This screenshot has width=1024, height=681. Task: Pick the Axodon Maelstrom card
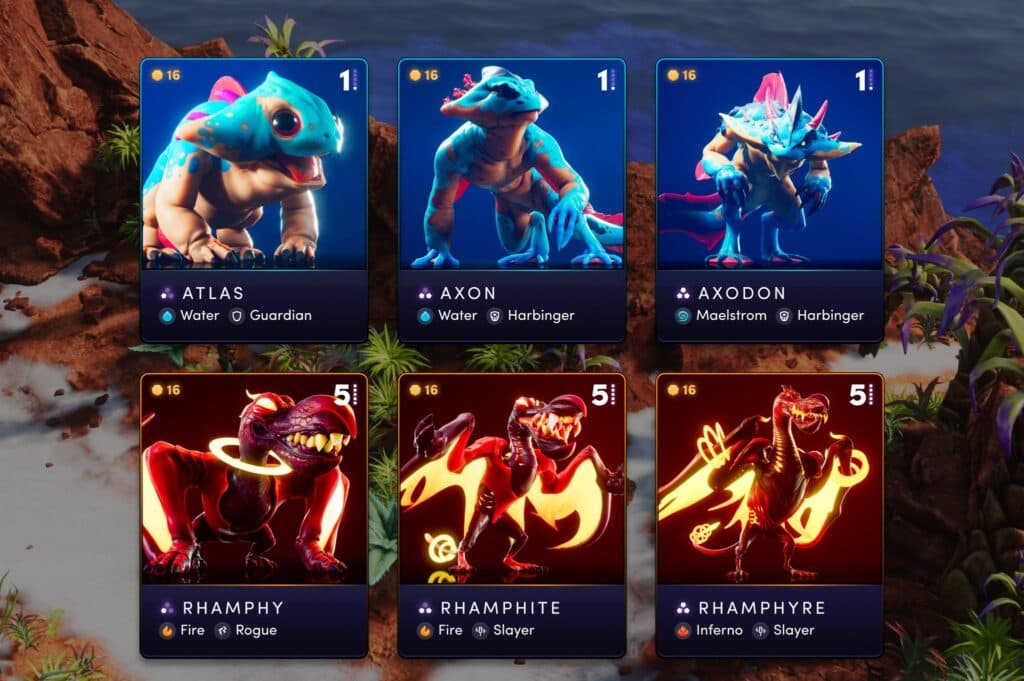pyautogui.click(x=769, y=200)
